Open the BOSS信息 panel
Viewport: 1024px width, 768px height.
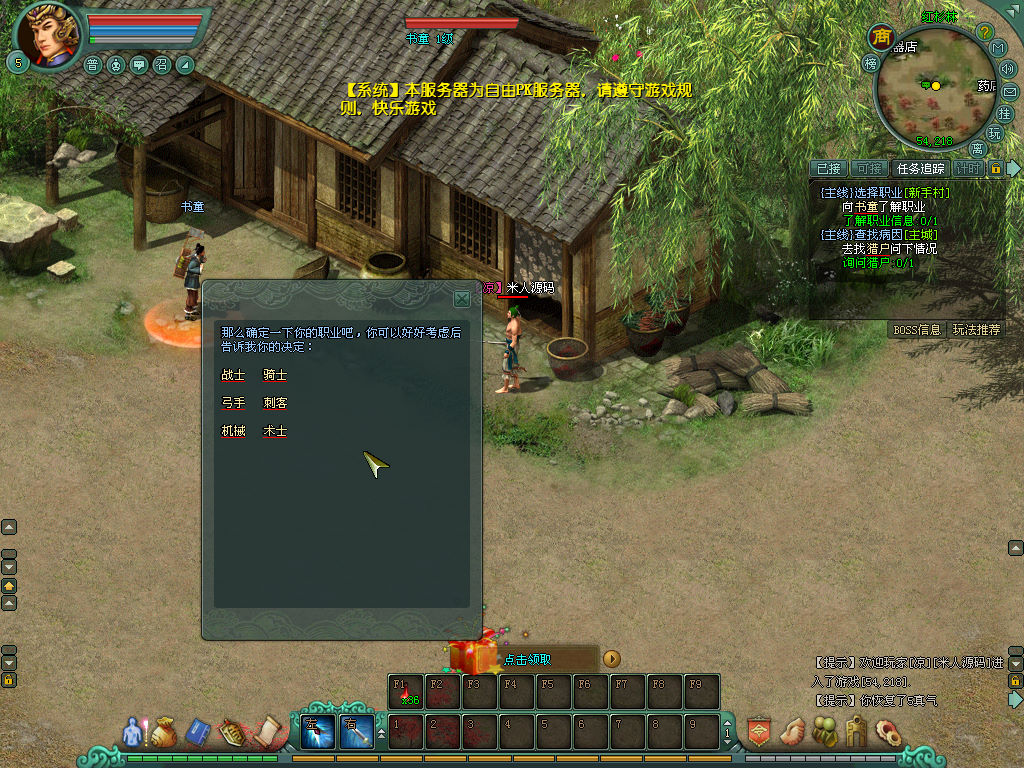pyautogui.click(x=916, y=329)
